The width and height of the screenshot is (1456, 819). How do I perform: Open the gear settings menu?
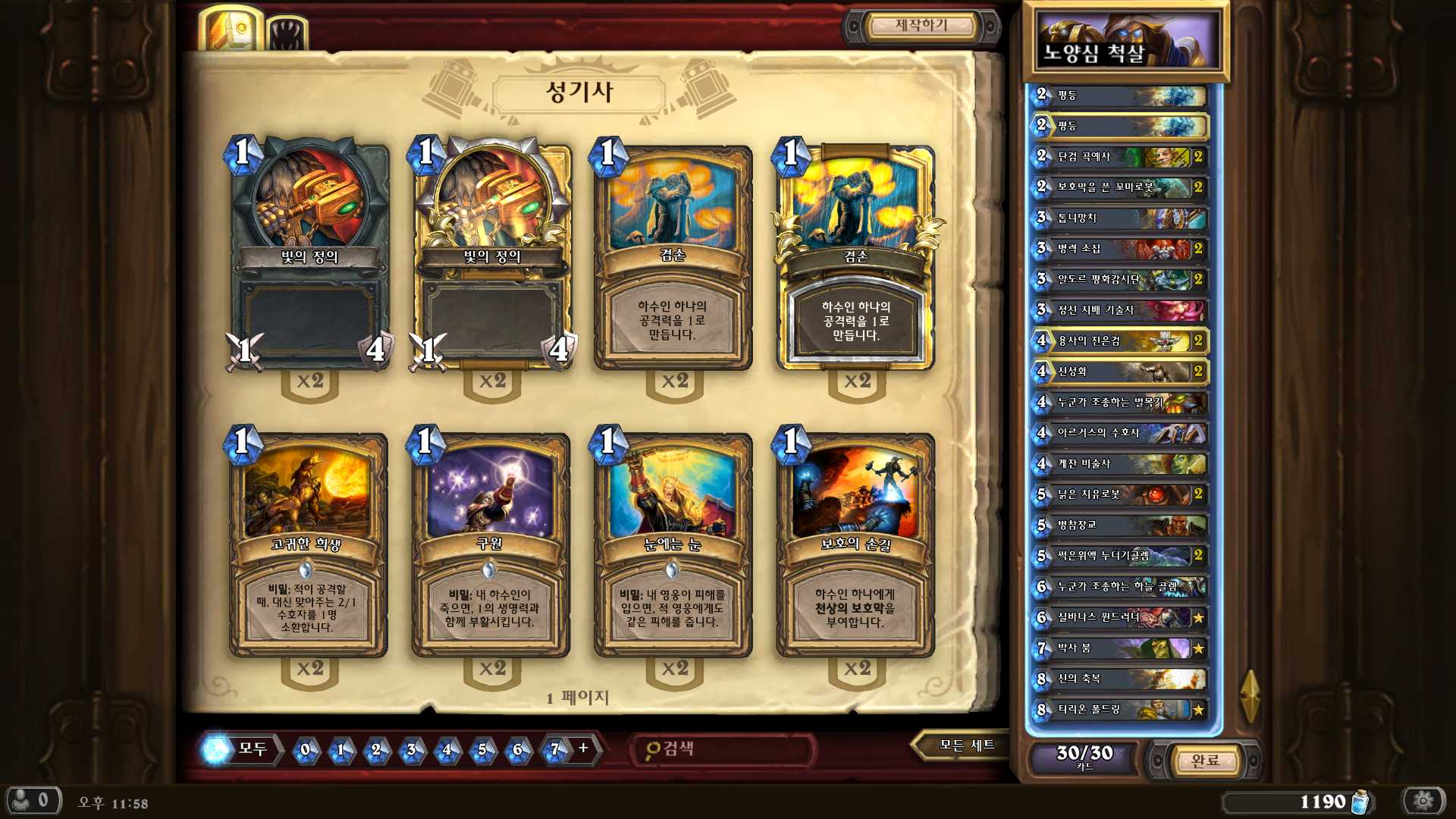pos(1423,801)
